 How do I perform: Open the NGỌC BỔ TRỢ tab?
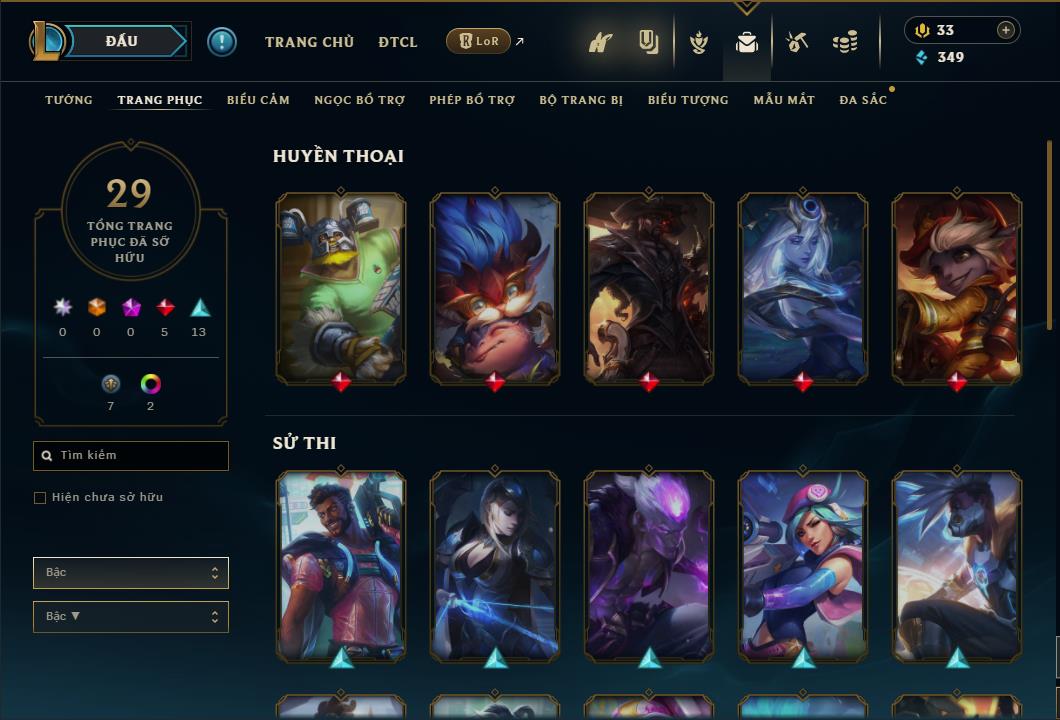click(x=359, y=100)
